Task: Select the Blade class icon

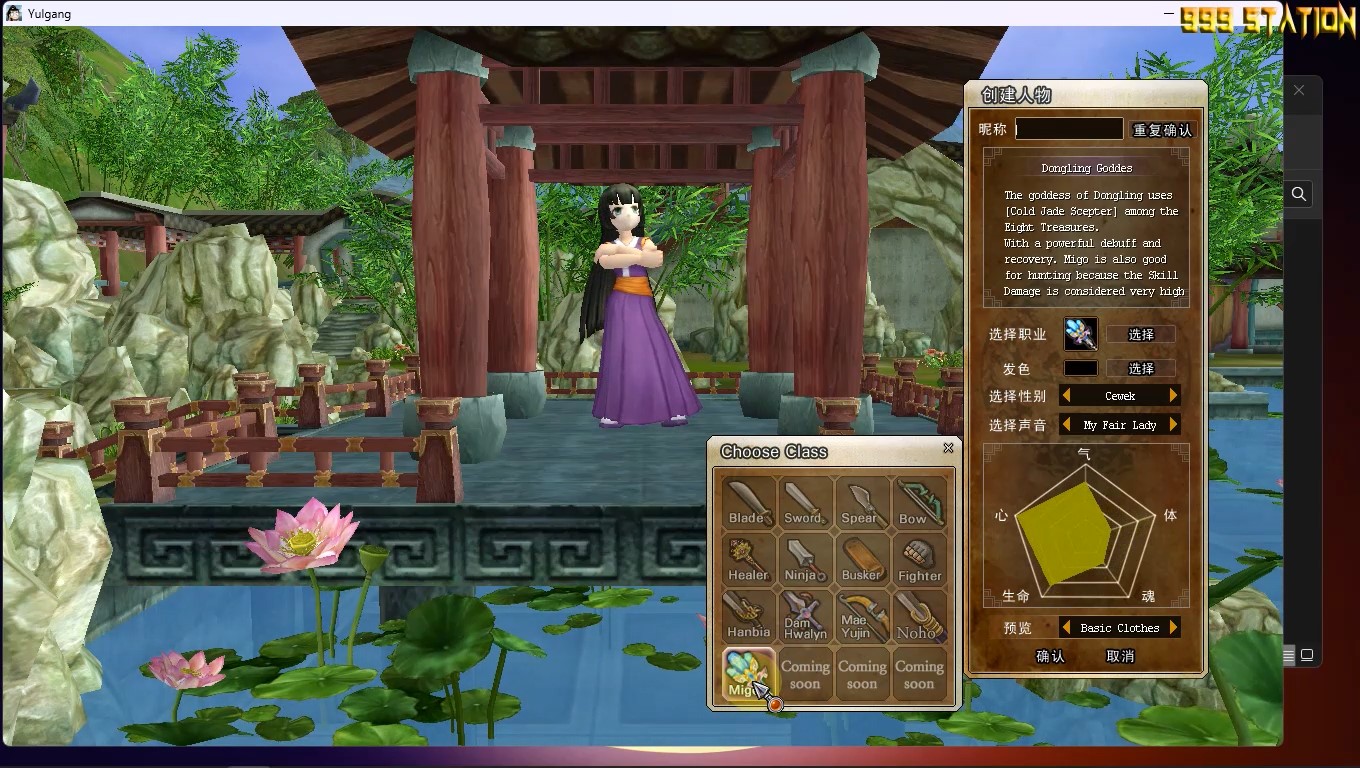Action: point(748,502)
